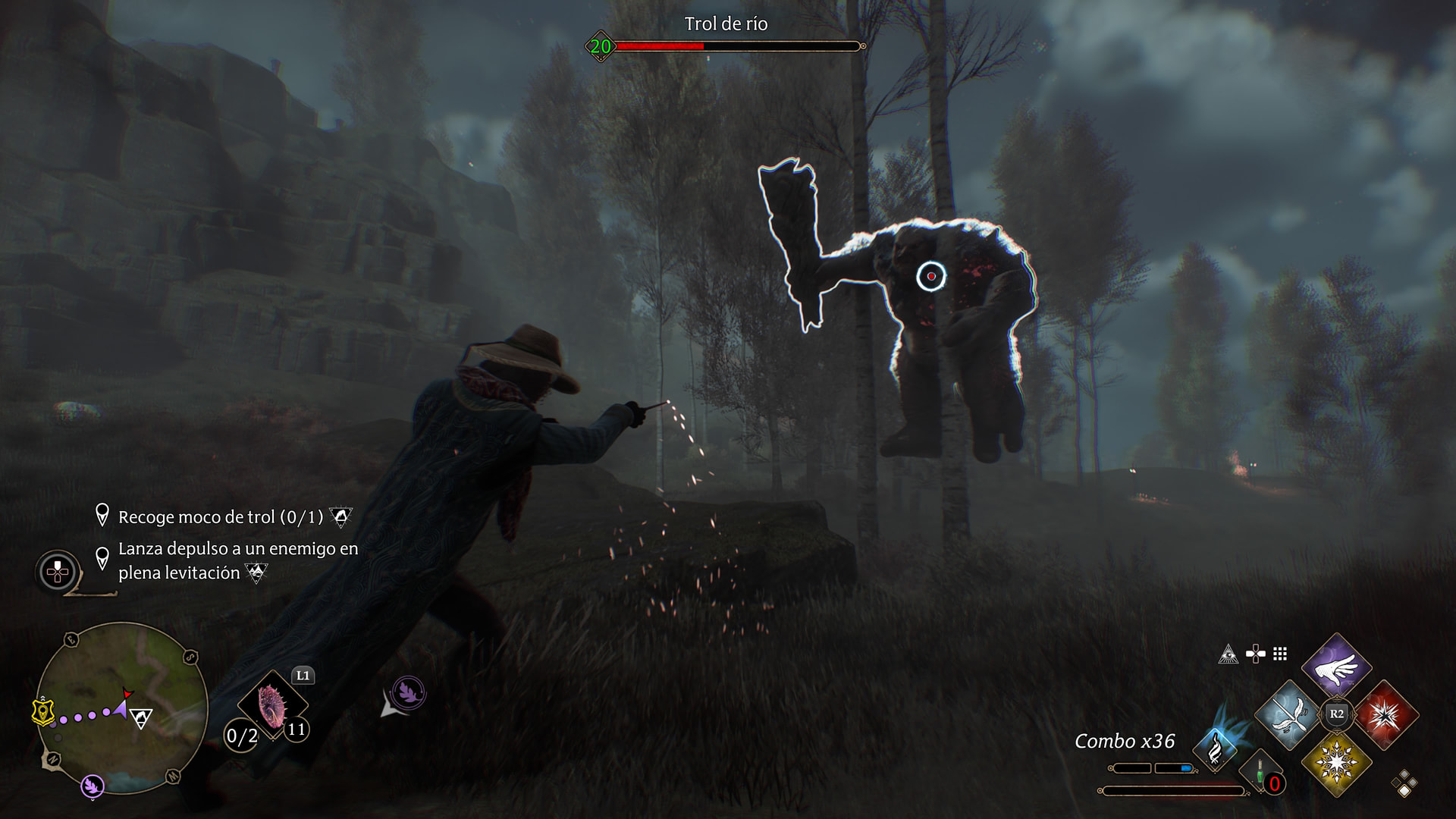1456x819 pixels.
Task: Use the green Wiggenweld potion slot
Action: [1260, 773]
